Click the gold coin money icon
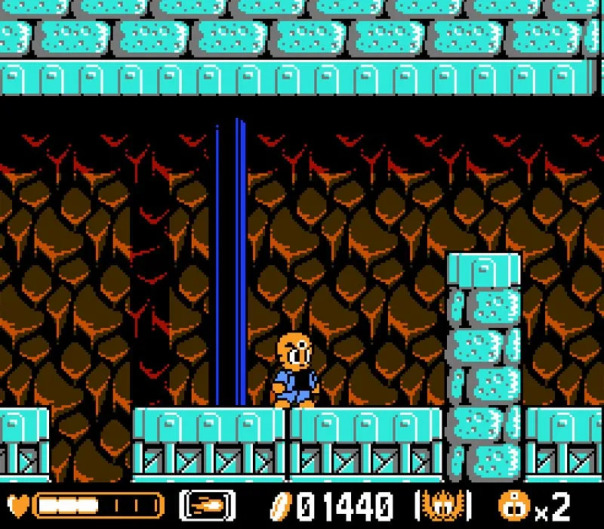Screen dimensions: 604x529 280,505
